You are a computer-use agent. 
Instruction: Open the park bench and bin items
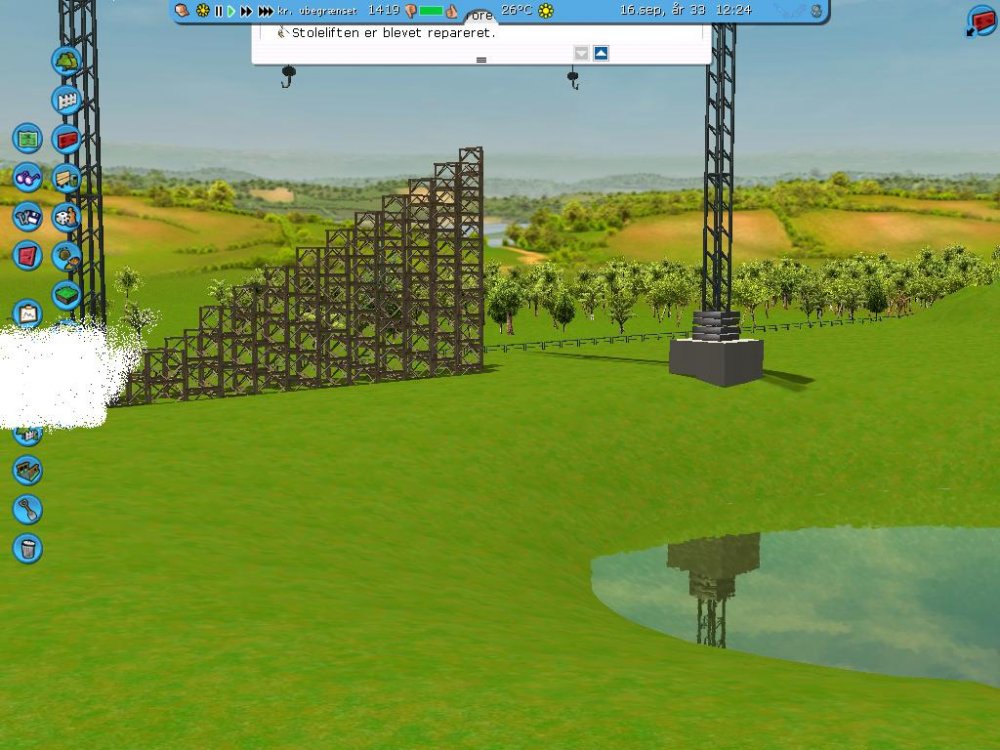click(x=67, y=178)
